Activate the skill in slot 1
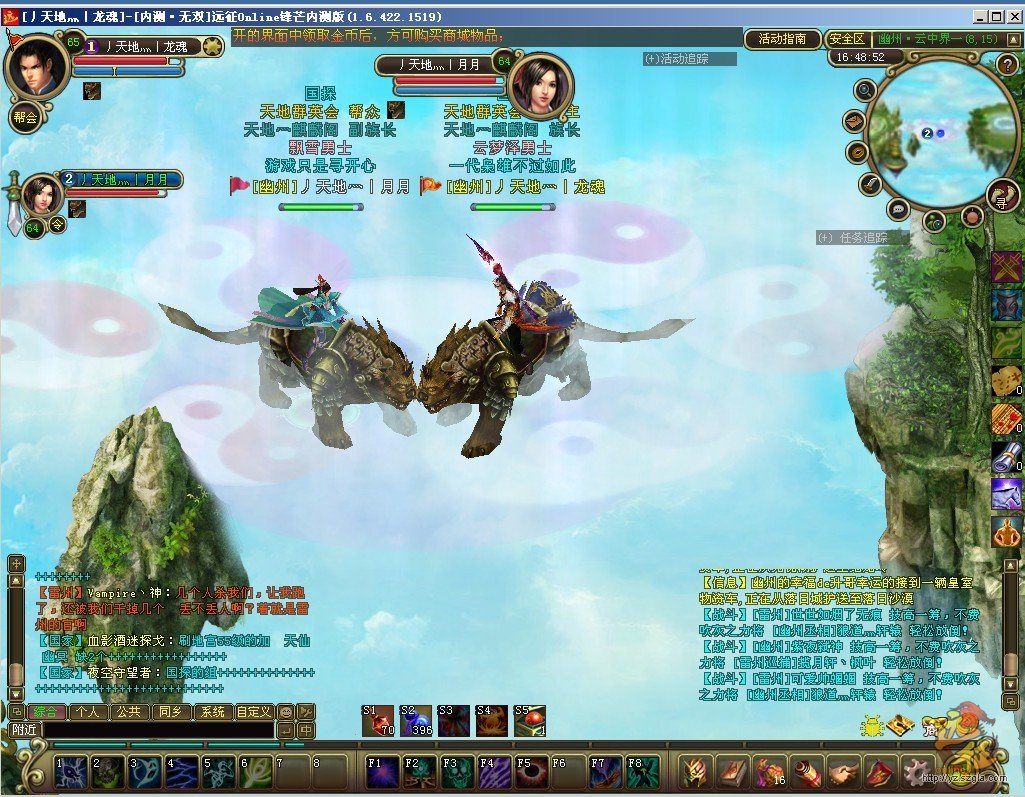Viewport: 1025px width, 797px height. click(x=71, y=772)
